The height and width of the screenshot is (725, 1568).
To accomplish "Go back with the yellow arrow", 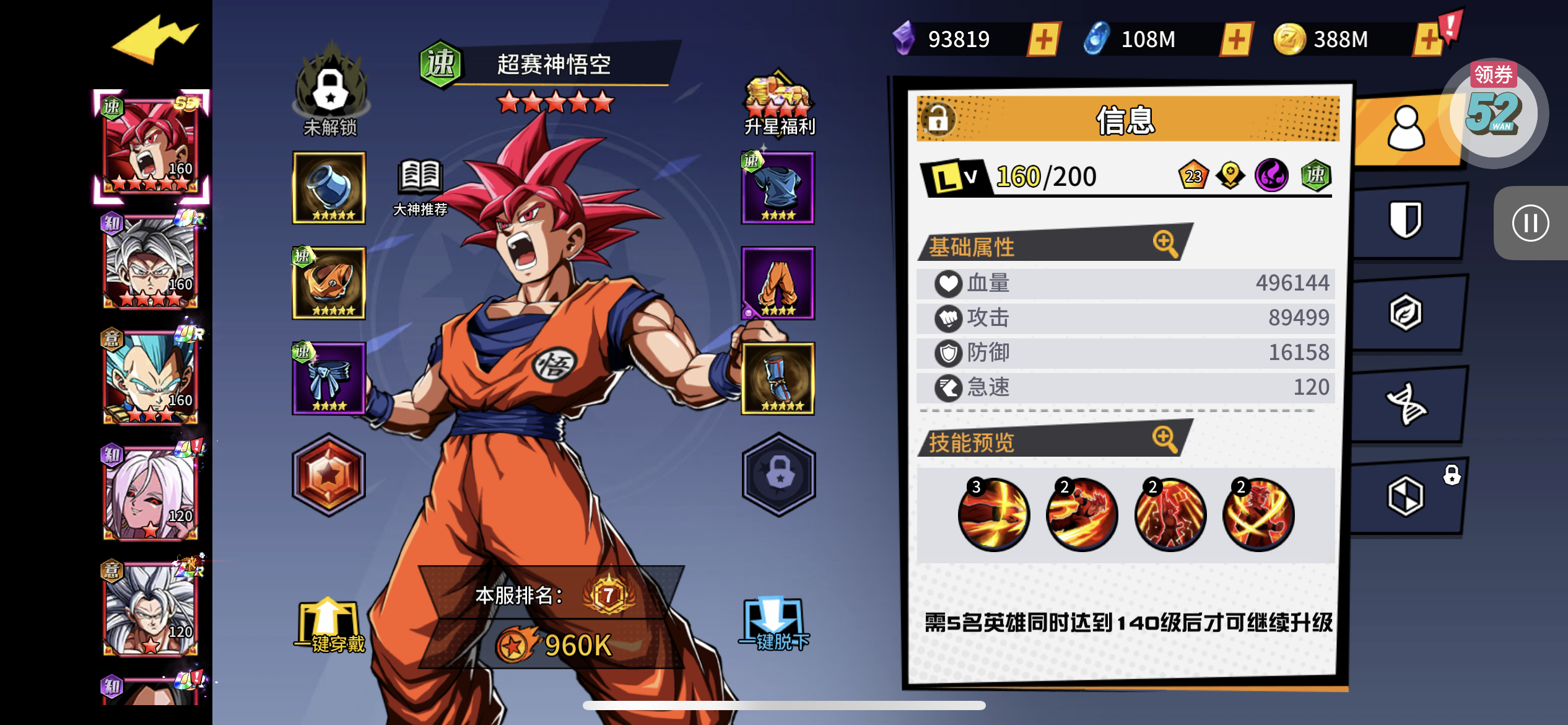I will click(x=155, y=40).
